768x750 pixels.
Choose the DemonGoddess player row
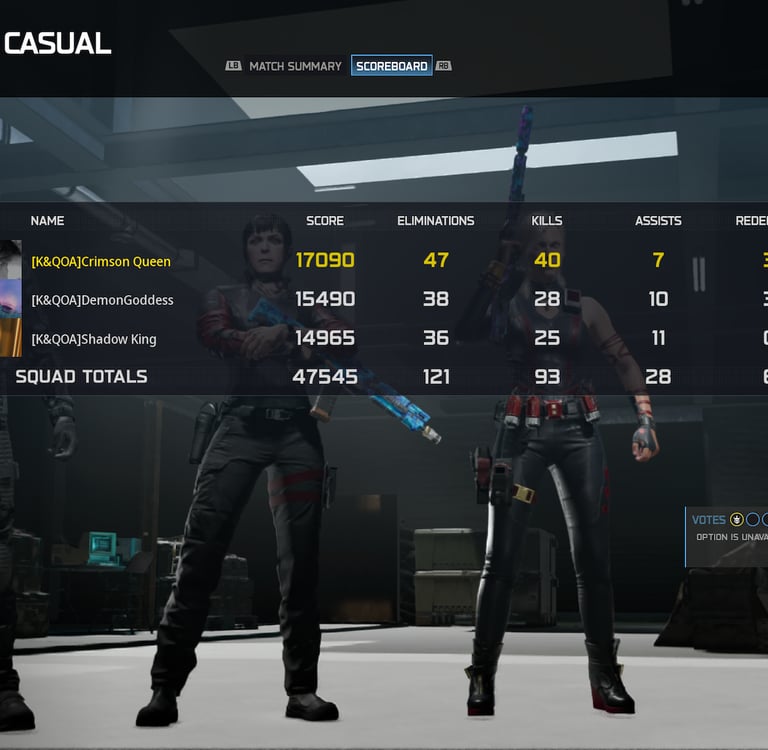coord(102,300)
